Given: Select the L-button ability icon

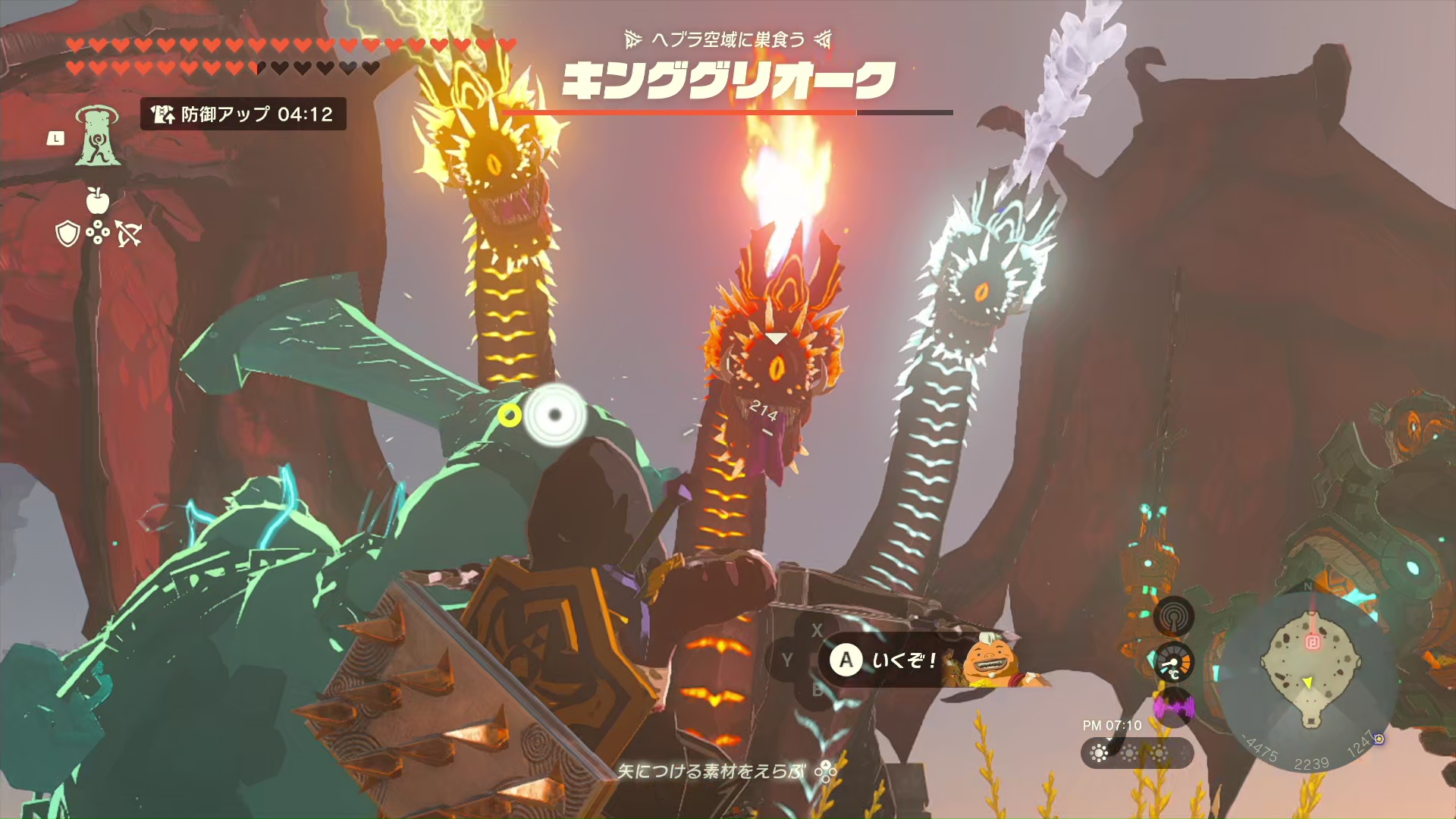Looking at the screenshot, I should (96, 136).
